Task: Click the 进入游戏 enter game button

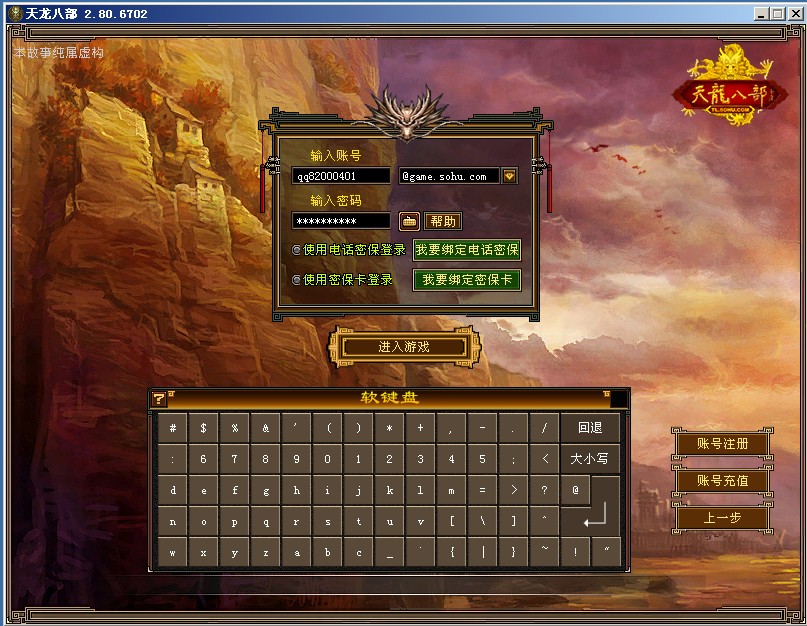Action: [404, 347]
